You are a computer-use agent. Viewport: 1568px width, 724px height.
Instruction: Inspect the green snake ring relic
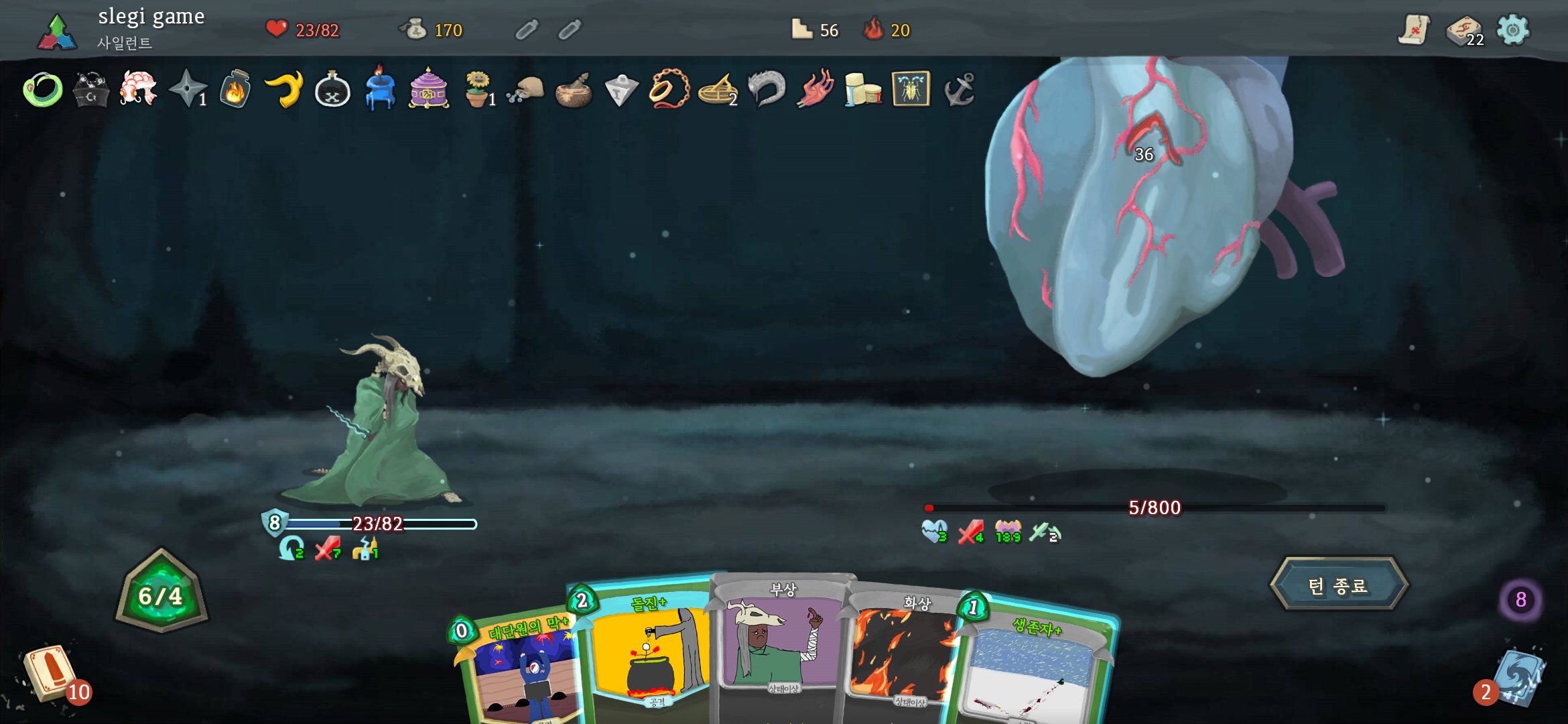tap(43, 89)
